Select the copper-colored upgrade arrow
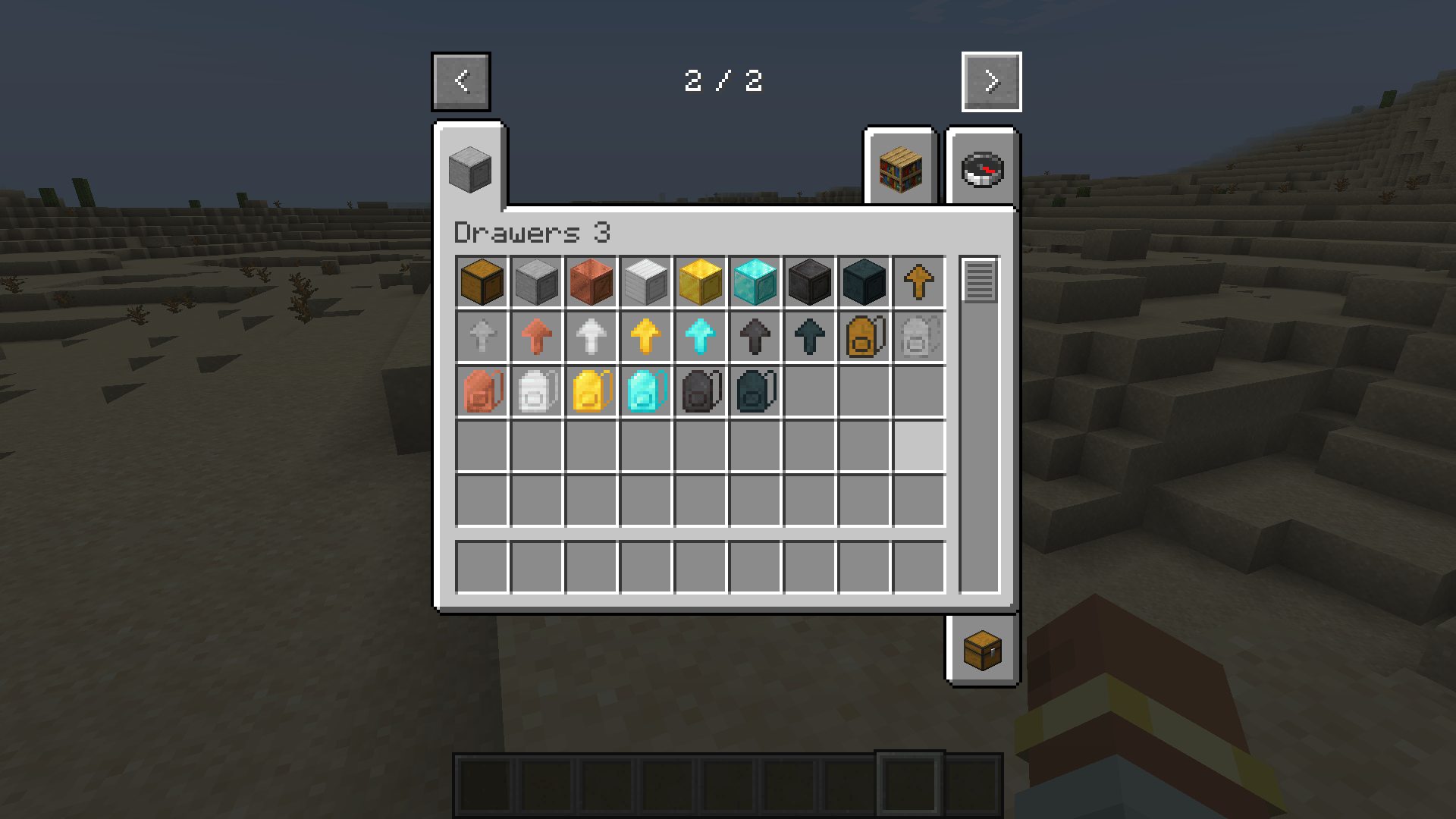The image size is (1456, 819). pos(536,337)
